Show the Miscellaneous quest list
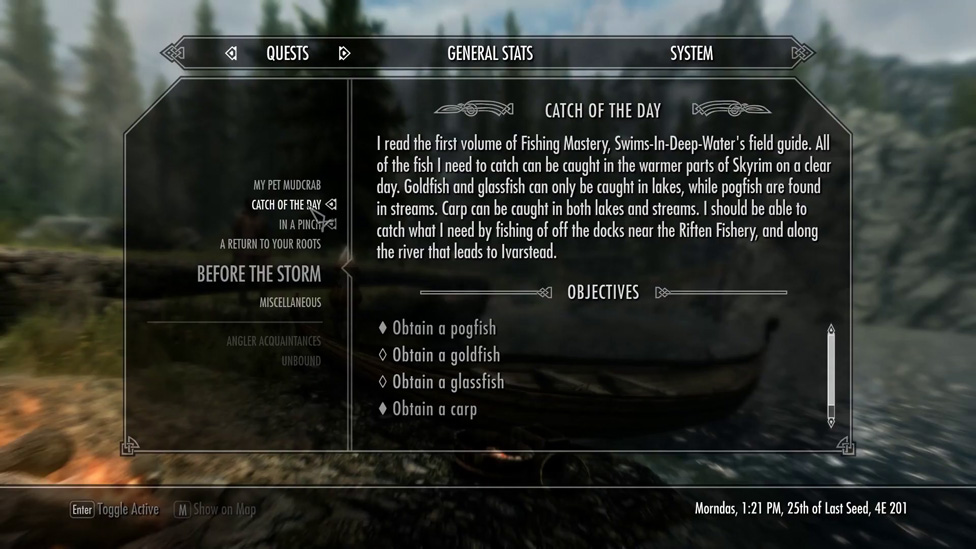 pyautogui.click(x=290, y=302)
